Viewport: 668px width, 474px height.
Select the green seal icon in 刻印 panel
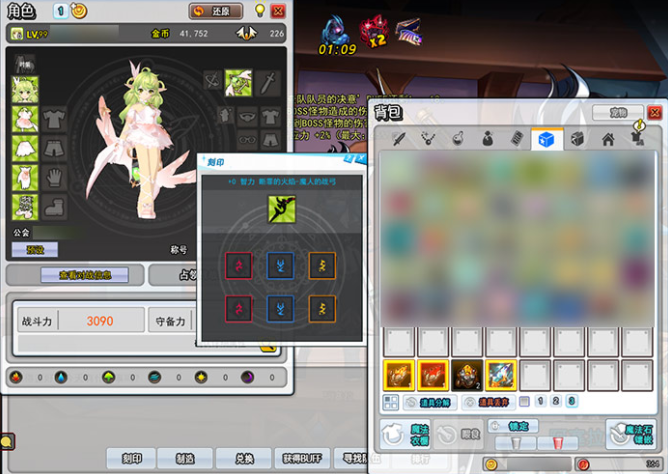point(279,209)
